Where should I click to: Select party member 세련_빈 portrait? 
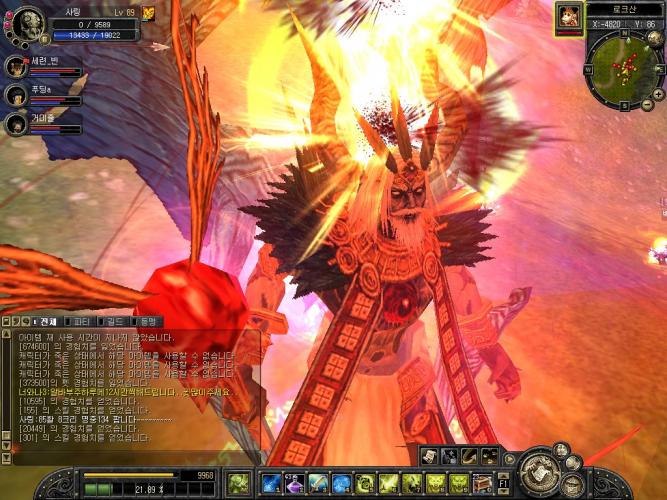point(16,67)
